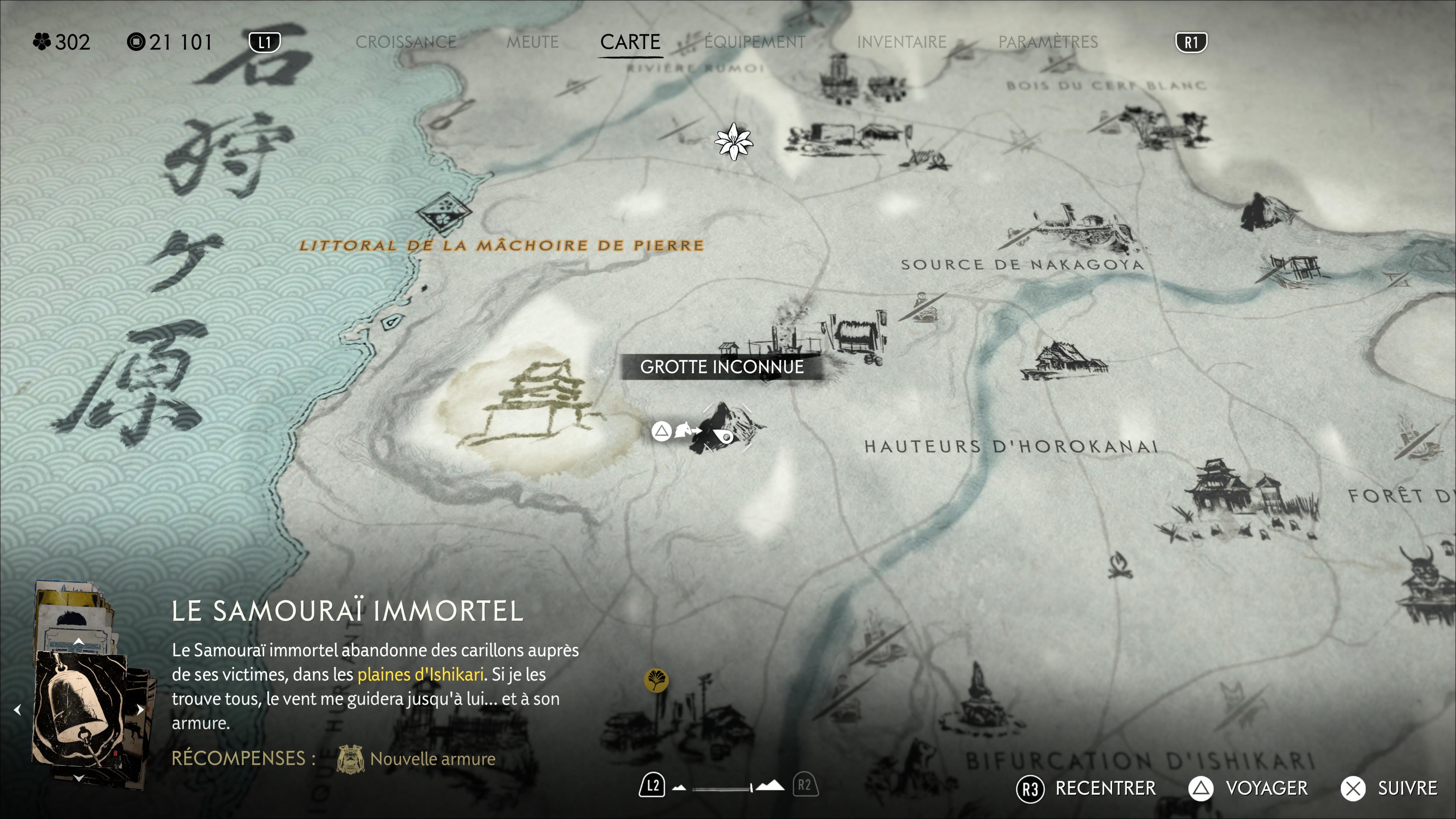
Task: Go to the Paramètres tab
Action: point(1048,42)
